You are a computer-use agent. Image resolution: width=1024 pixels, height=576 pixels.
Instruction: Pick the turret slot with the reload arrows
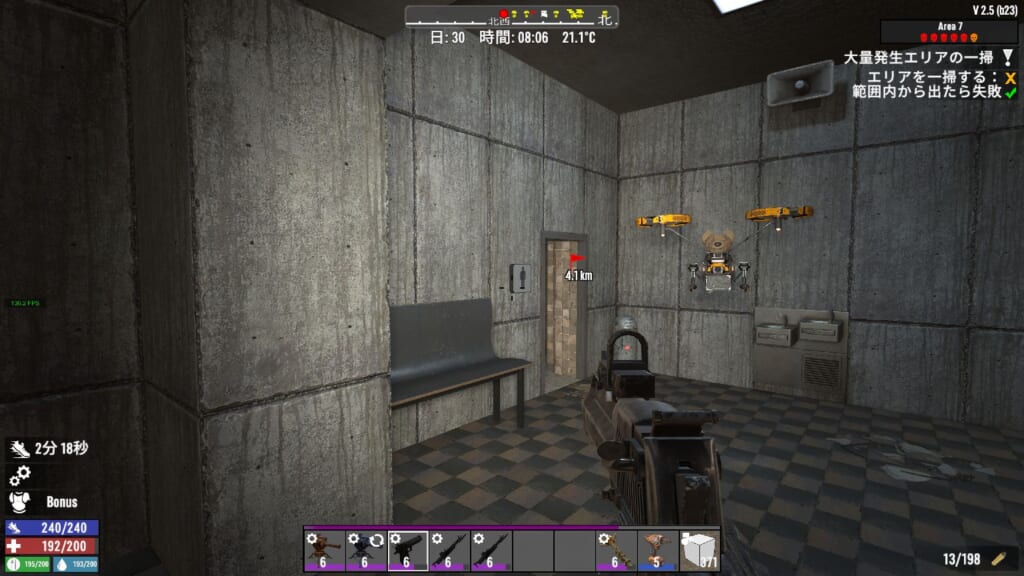(366, 550)
